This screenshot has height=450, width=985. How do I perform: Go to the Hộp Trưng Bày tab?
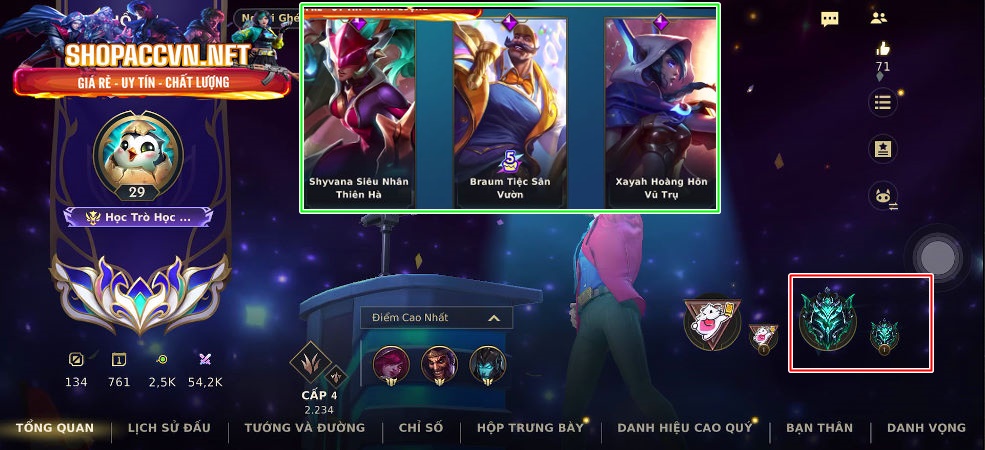point(530,428)
